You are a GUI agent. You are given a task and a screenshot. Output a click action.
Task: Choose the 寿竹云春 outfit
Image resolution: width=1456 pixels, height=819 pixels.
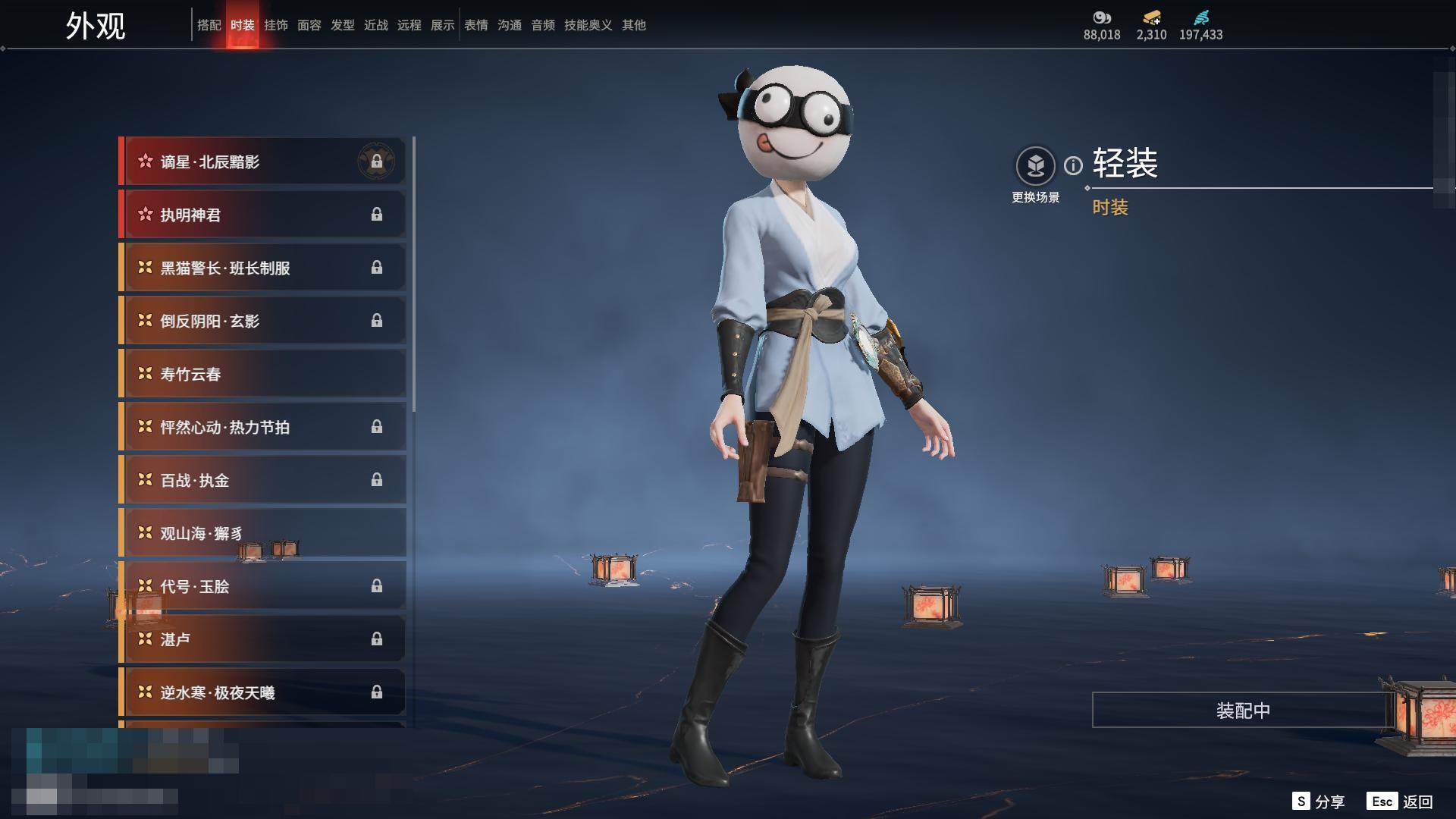point(262,374)
